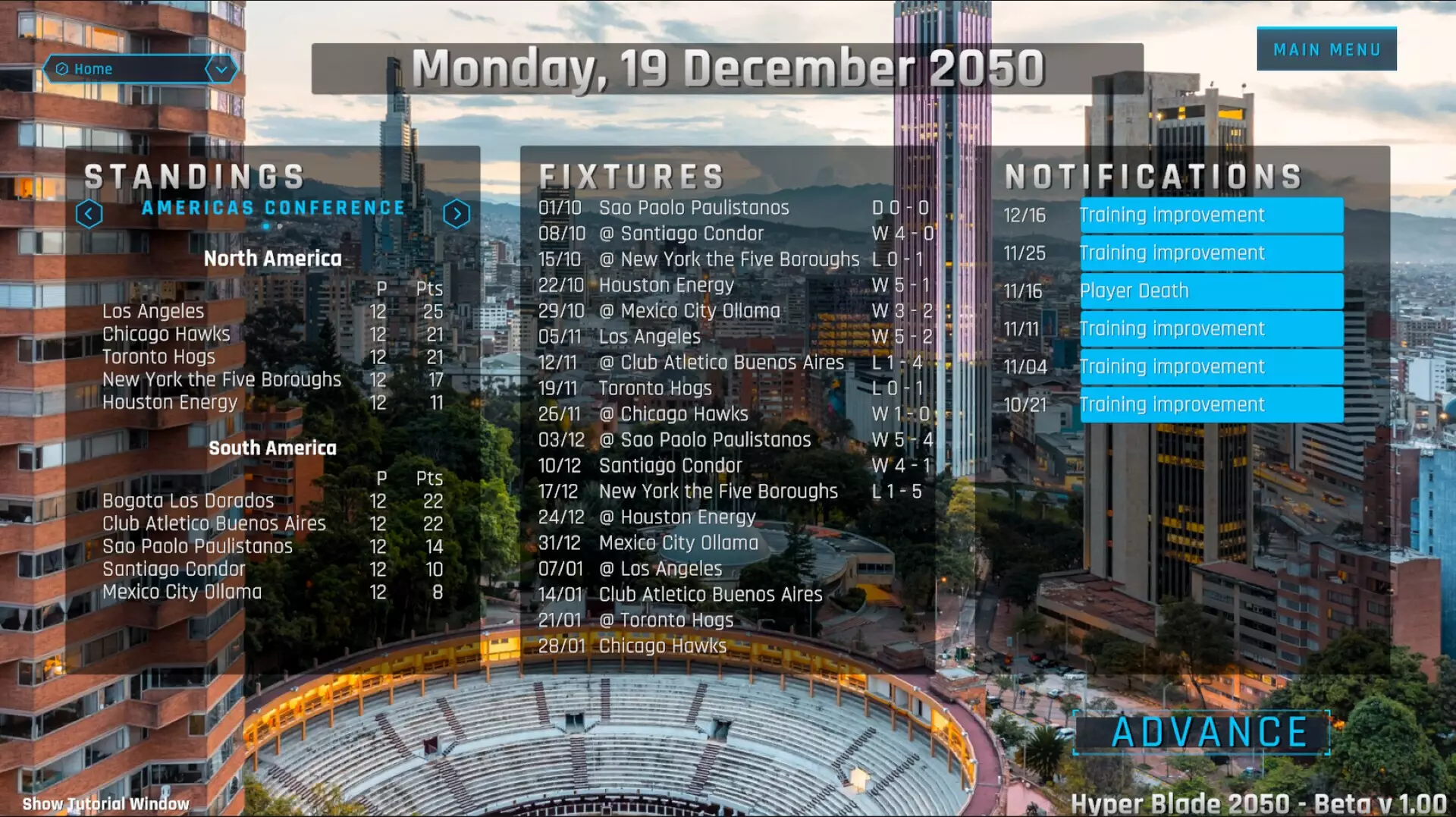Viewport: 1456px width, 817px height.
Task: Open the Player Death notification from 11/16
Action: coord(1210,291)
